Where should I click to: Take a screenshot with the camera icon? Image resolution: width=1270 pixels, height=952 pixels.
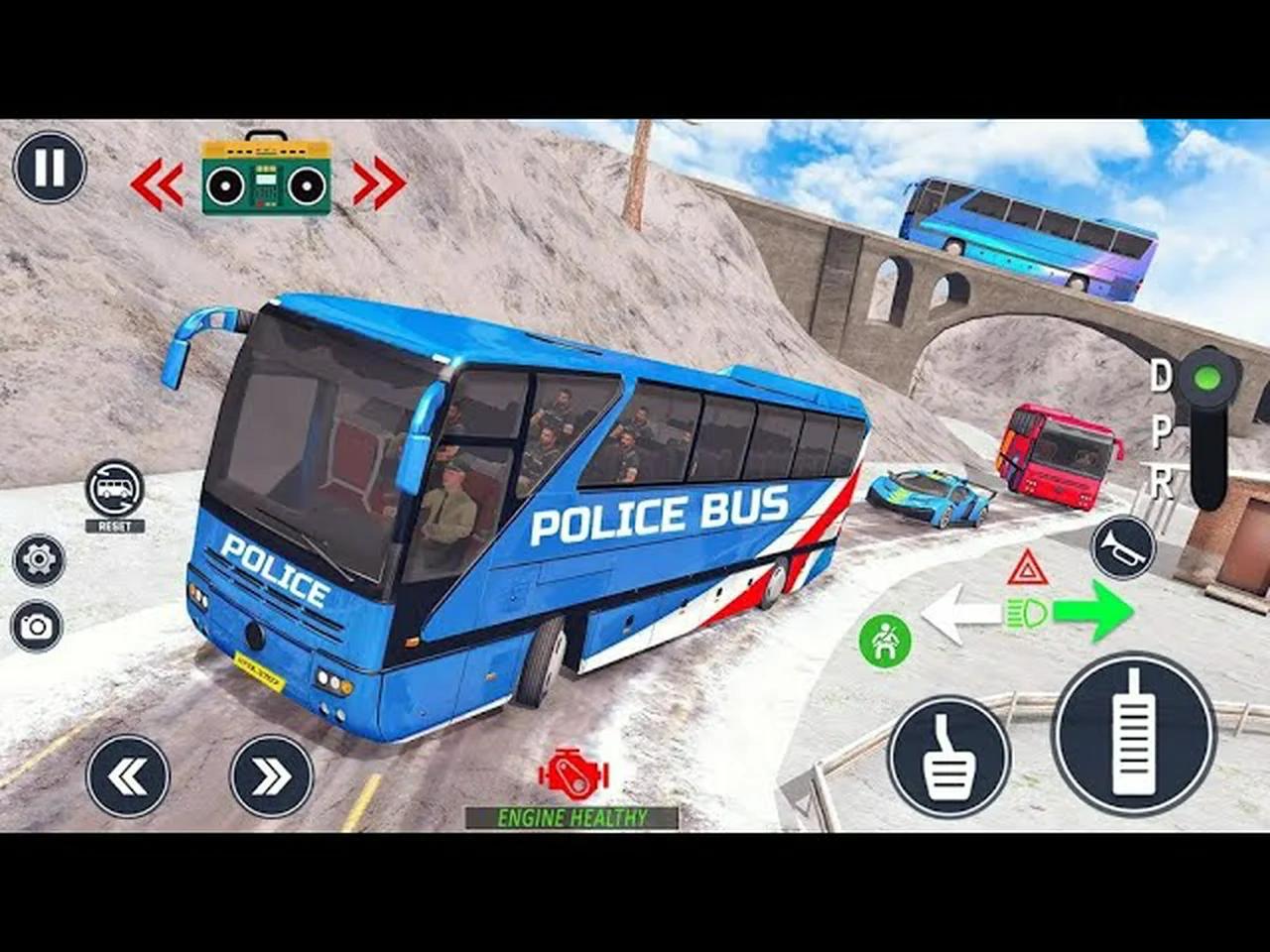click(37, 625)
